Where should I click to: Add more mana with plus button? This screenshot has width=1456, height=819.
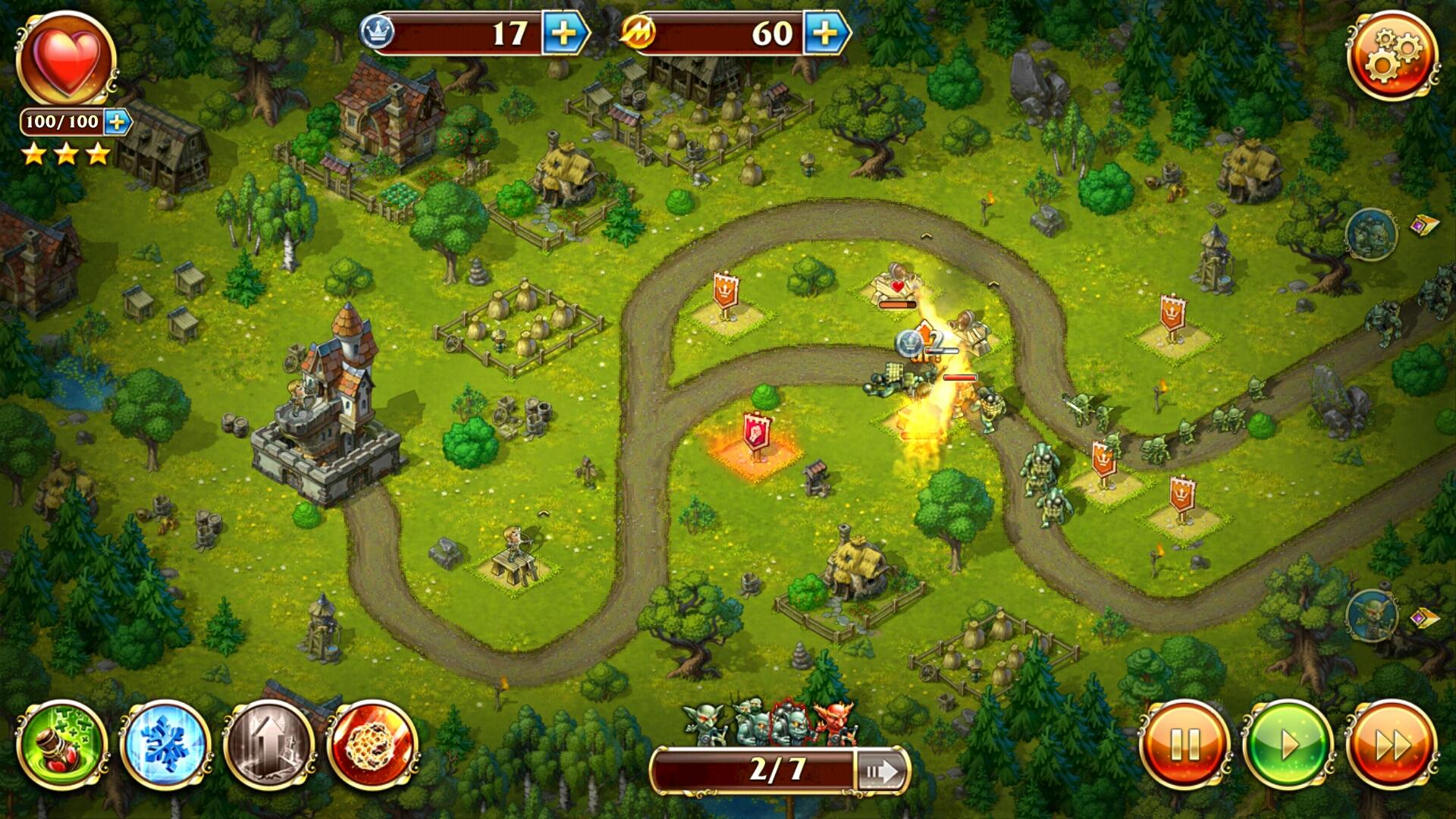(x=826, y=33)
